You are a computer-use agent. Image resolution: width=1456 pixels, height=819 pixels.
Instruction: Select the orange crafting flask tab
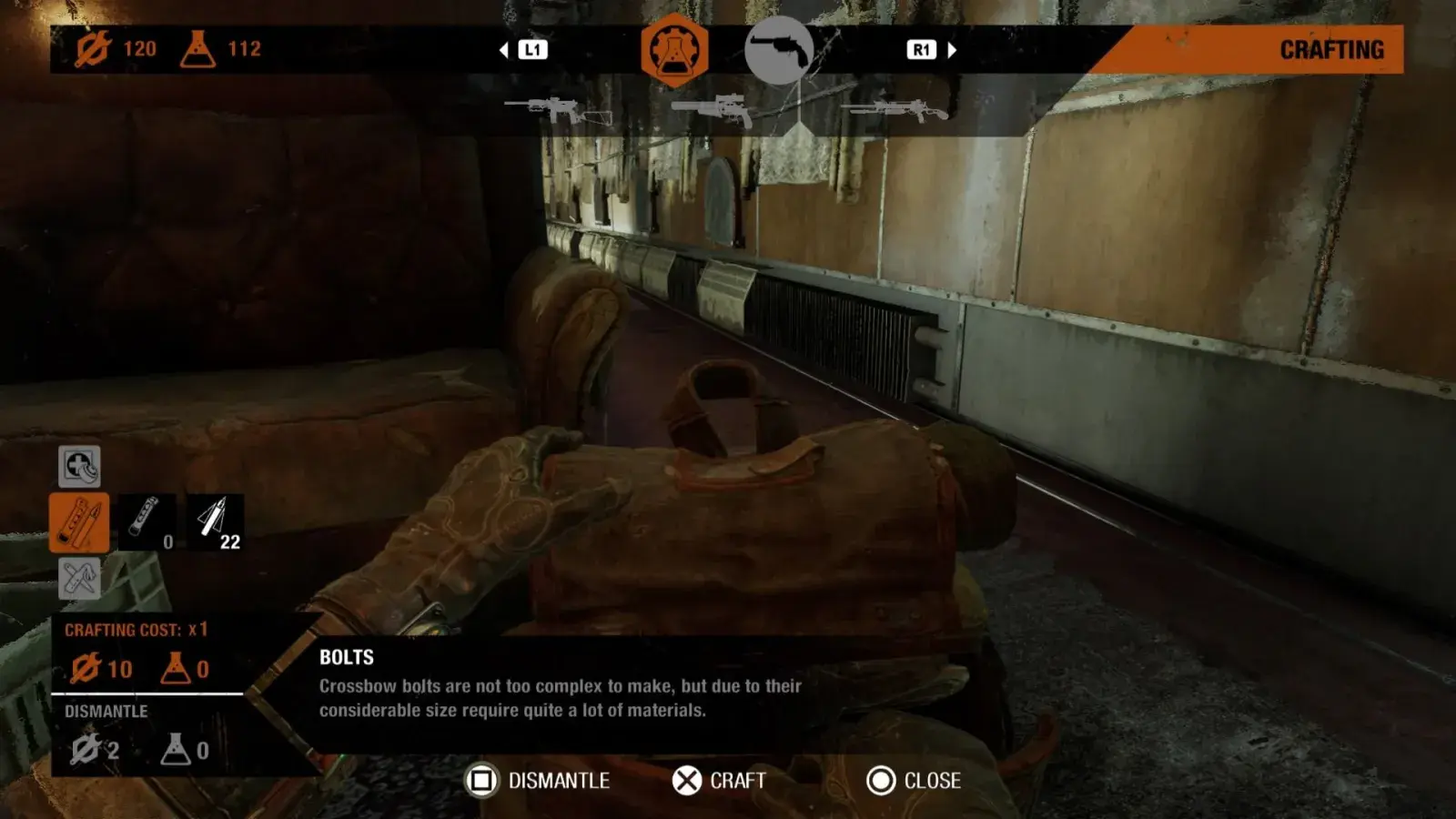673,50
